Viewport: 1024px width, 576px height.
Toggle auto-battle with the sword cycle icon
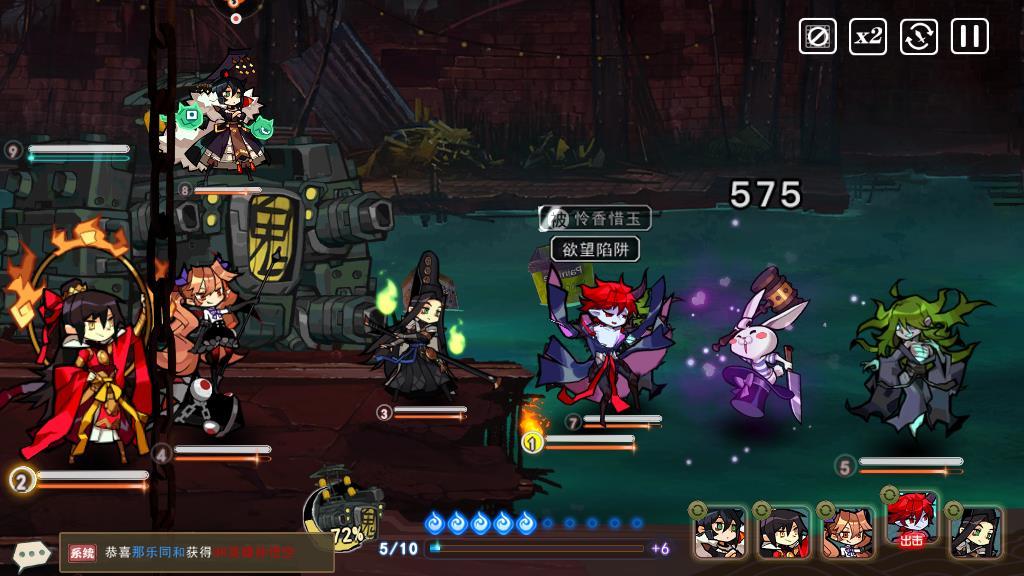918,37
